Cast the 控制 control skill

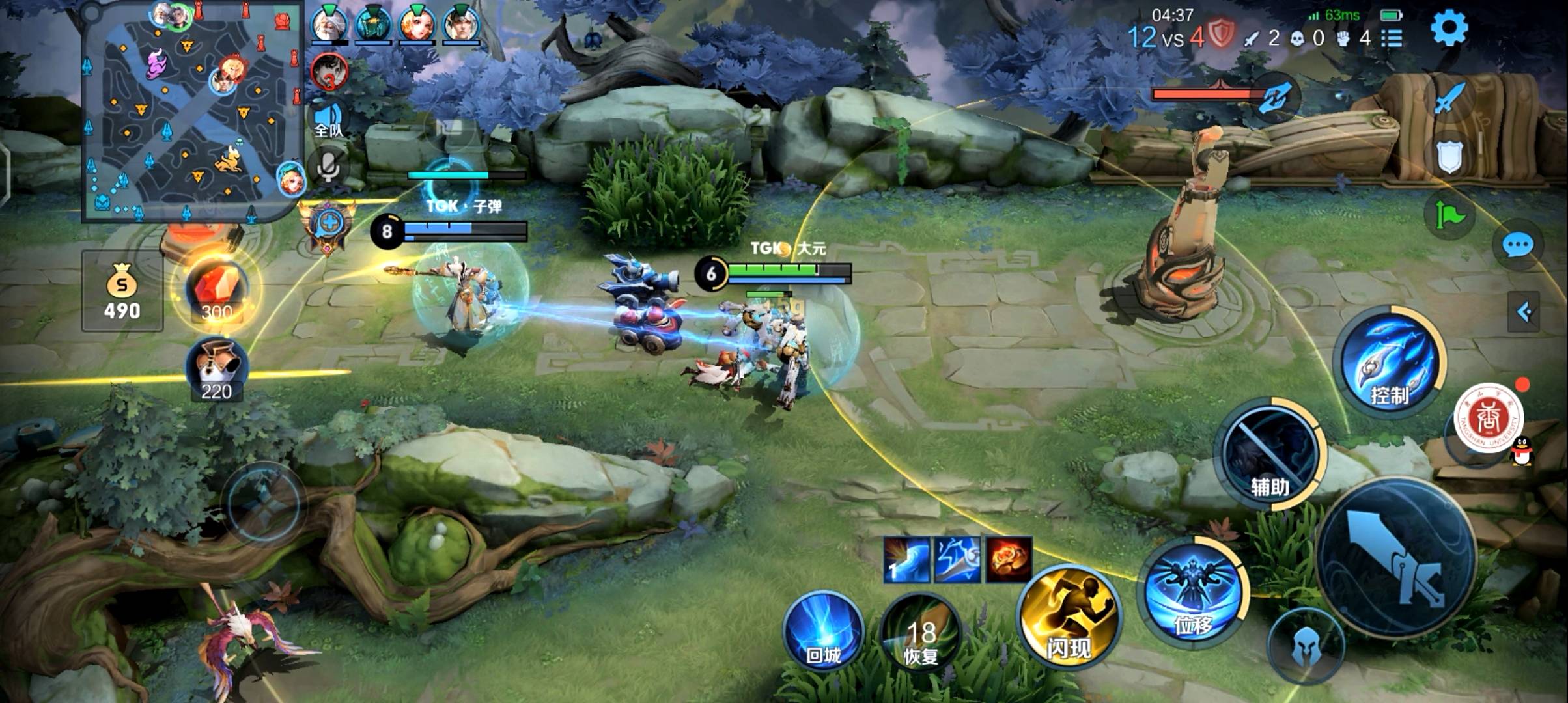1390,361
